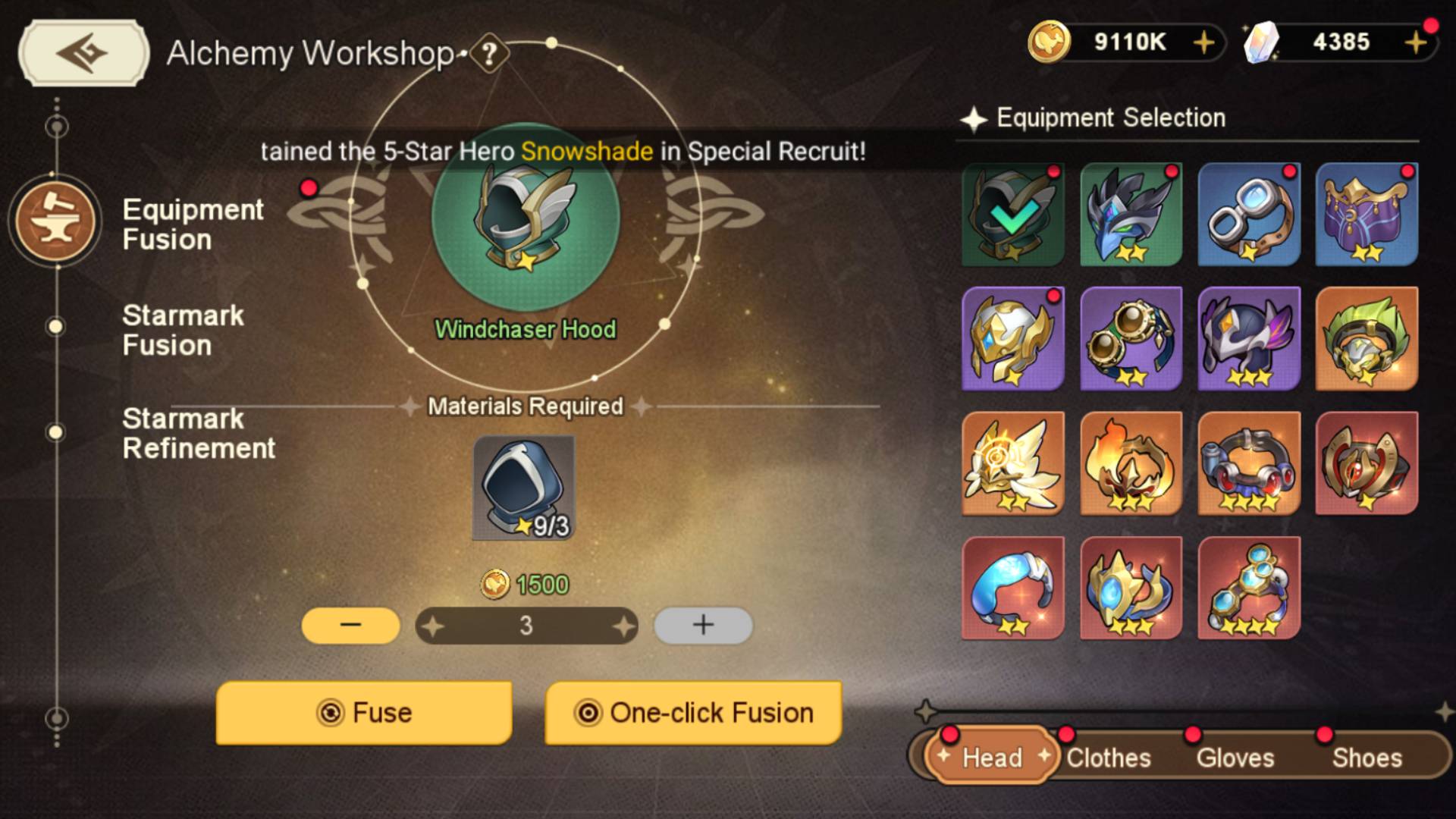Image resolution: width=1456 pixels, height=819 pixels.
Task: Click the Windchaser Hood material thumbnail showing 9/3
Action: pyautogui.click(x=525, y=488)
